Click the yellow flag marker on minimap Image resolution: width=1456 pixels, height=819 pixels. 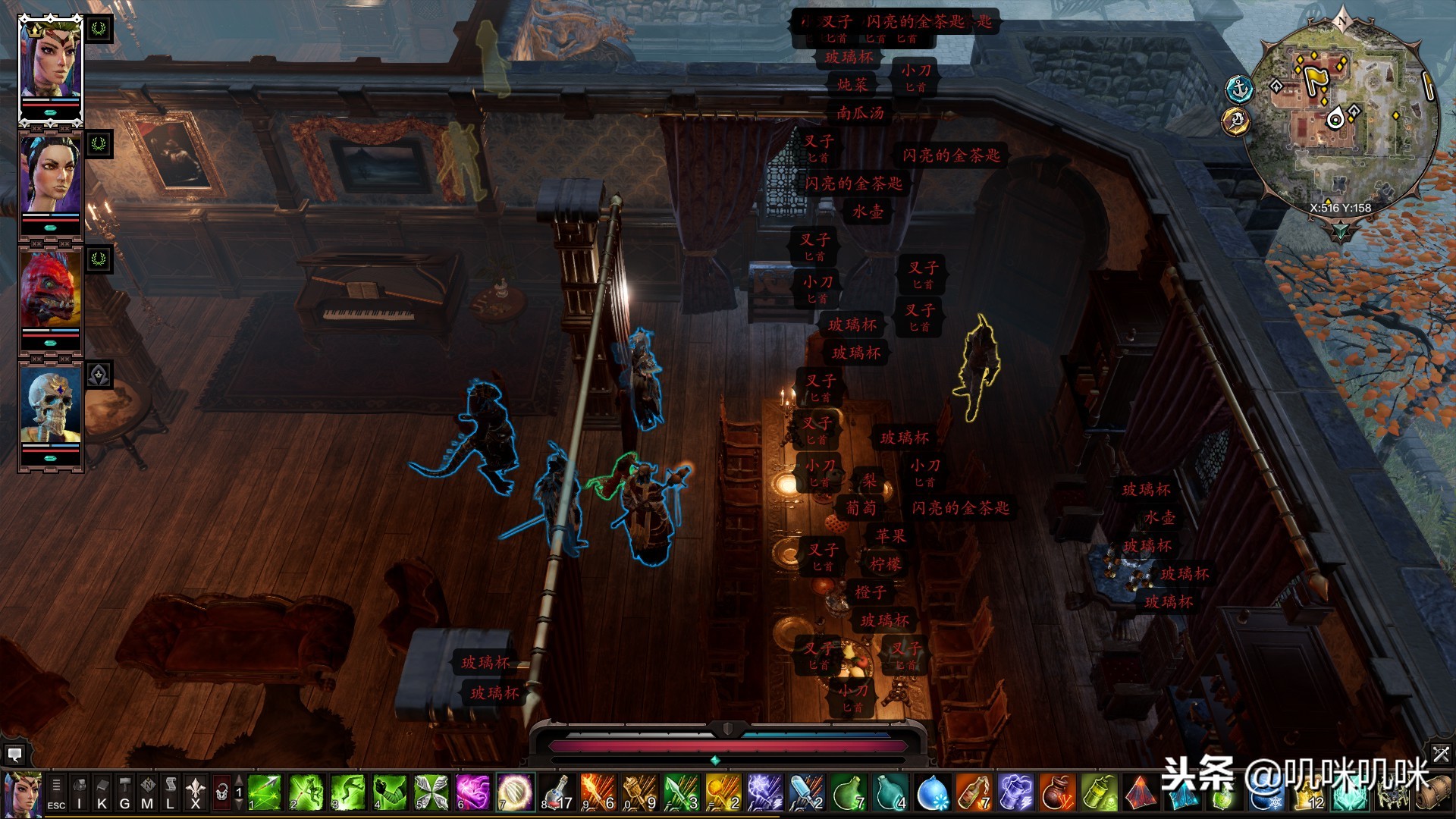point(1314,77)
